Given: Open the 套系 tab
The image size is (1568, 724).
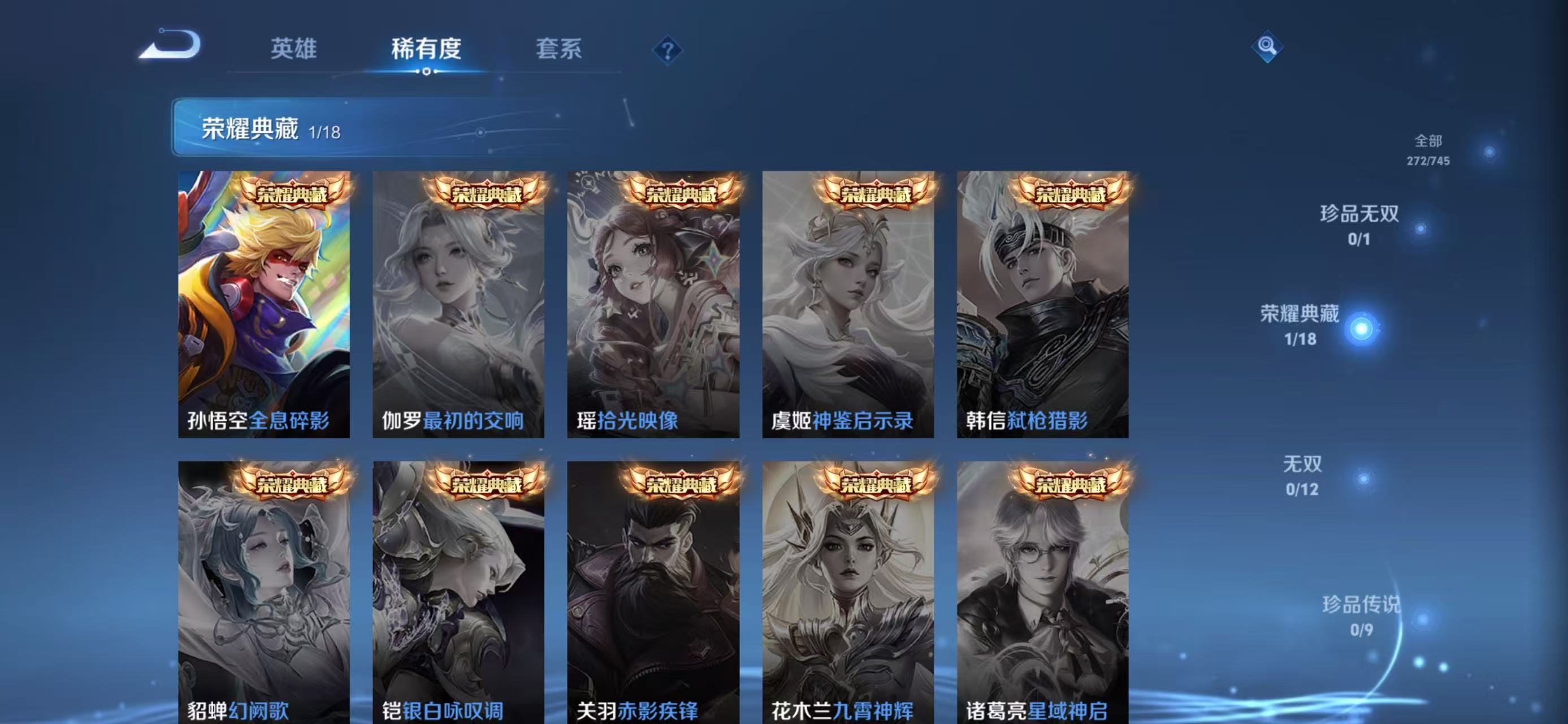Looking at the screenshot, I should pos(558,49).
